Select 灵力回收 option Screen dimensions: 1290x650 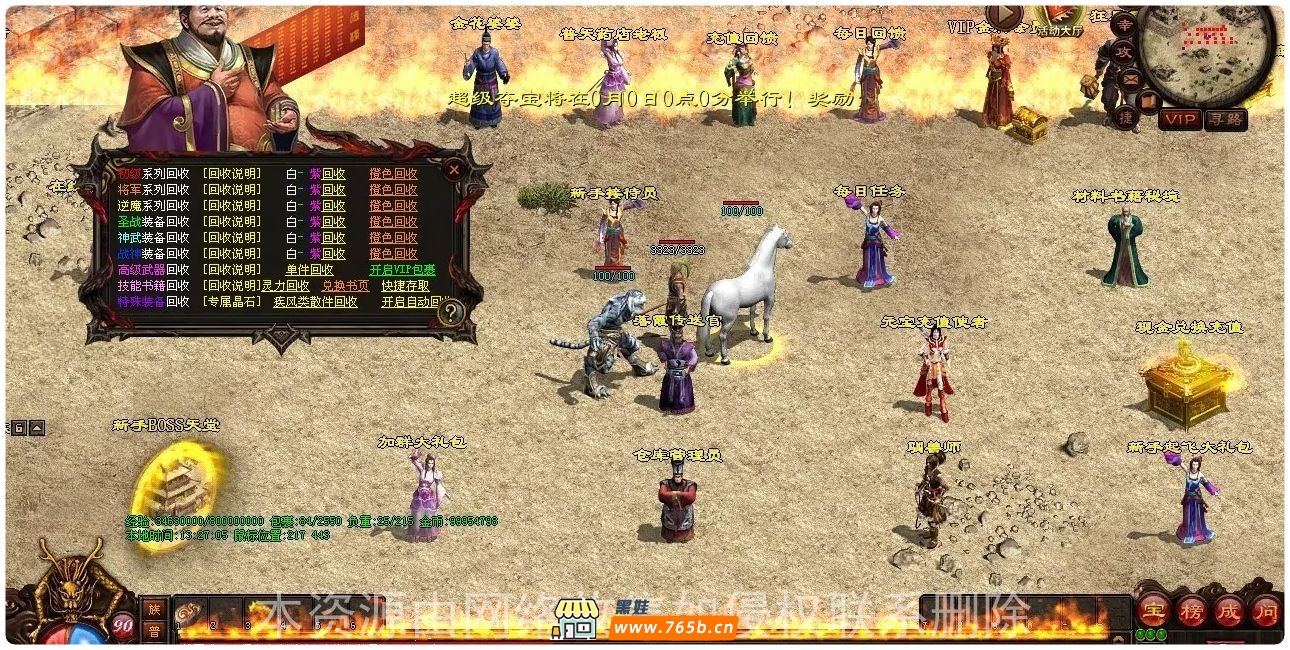pyautogui.click(x=285, y=285)
